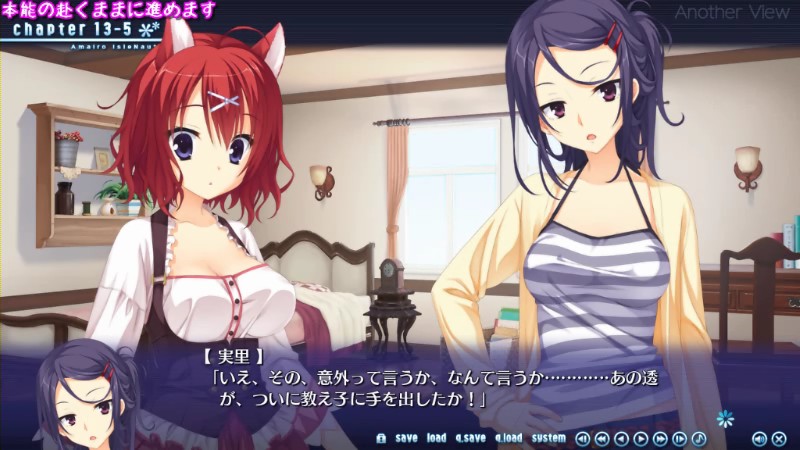The width and height of the screenshot is (800, 450).
Task: Open the load menu
Action: tap(436, 438)
